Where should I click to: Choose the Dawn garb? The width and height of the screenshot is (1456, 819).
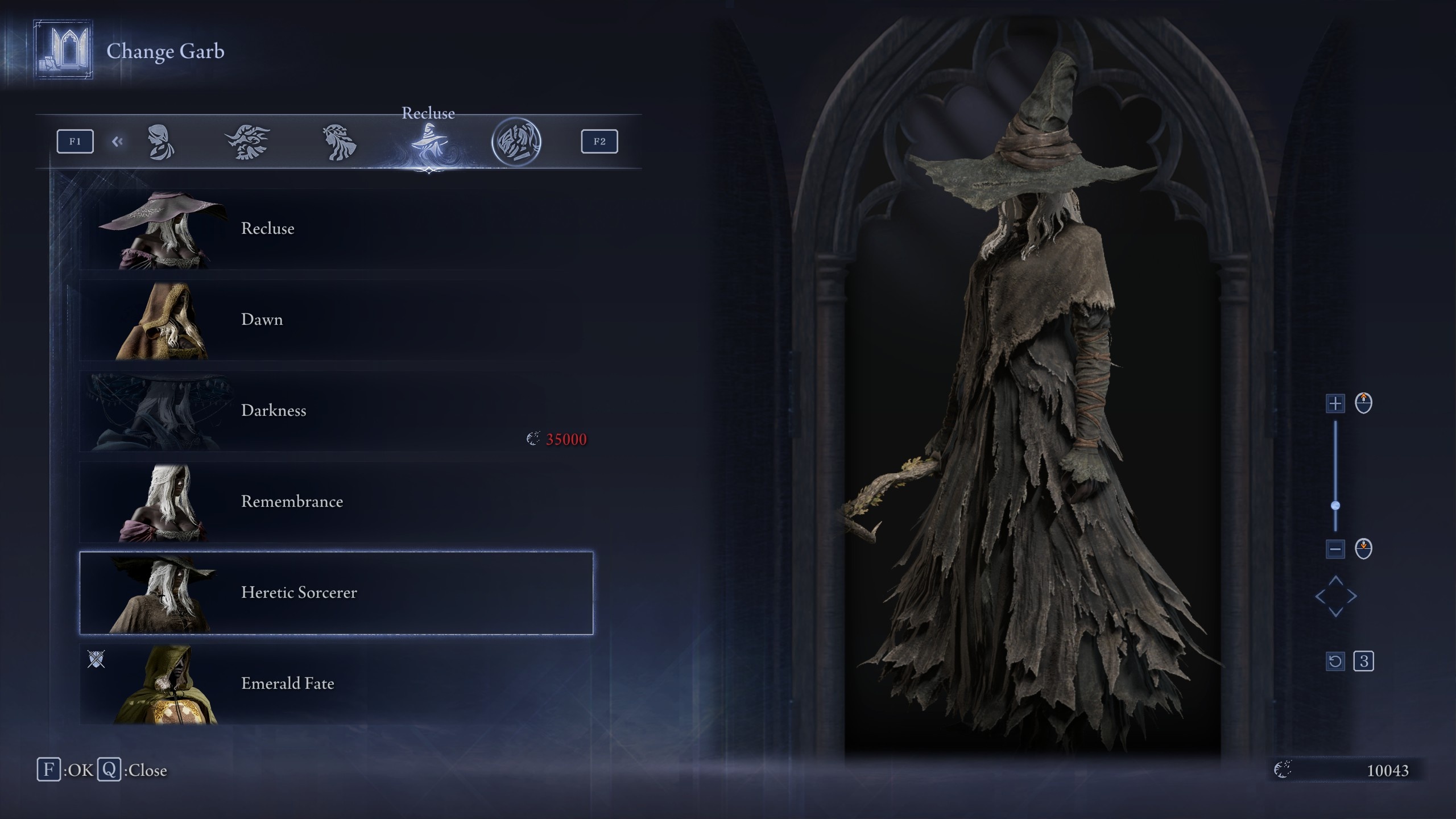click(x=336, y=320)
